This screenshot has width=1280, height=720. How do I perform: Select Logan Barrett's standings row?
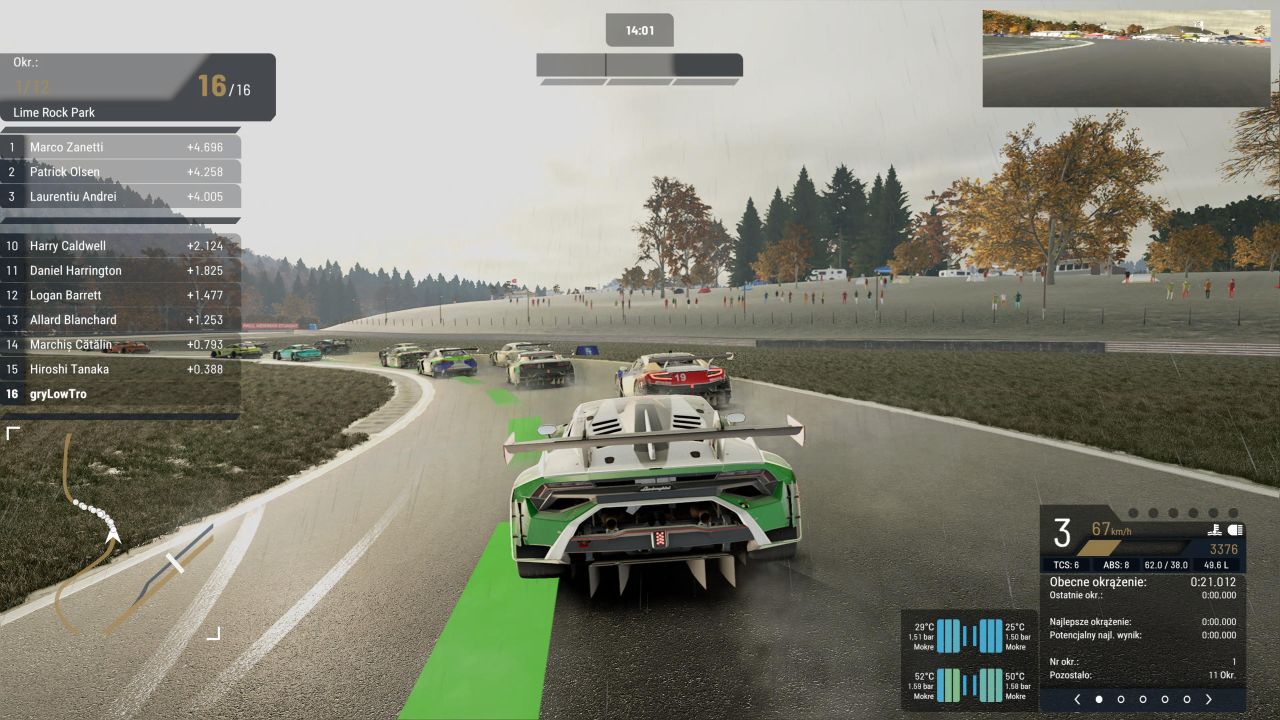(x=120, y=295)
